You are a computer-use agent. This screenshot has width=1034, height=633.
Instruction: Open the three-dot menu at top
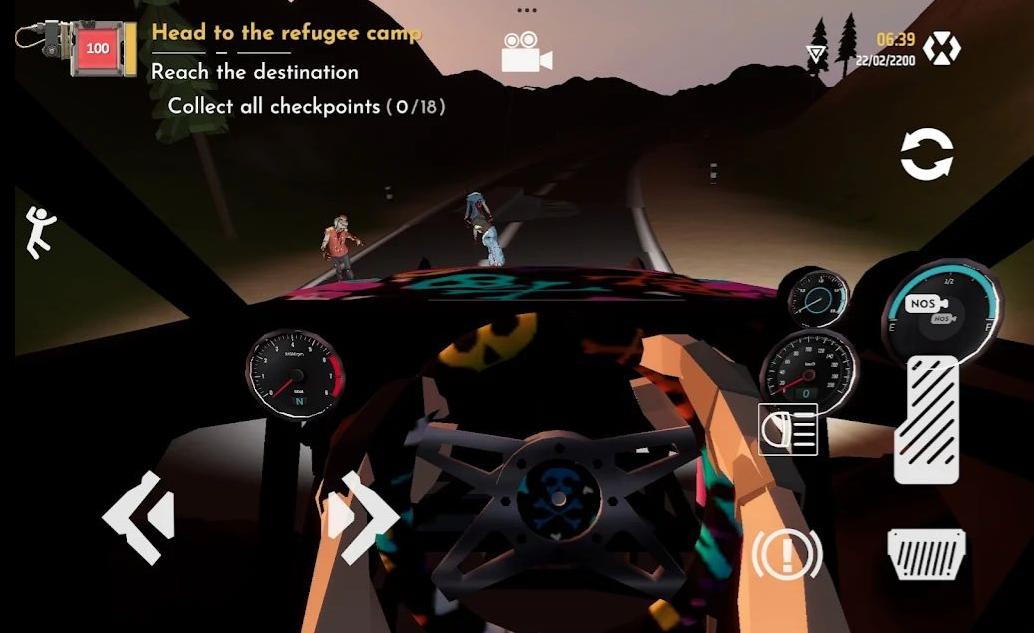pos(527,10)
